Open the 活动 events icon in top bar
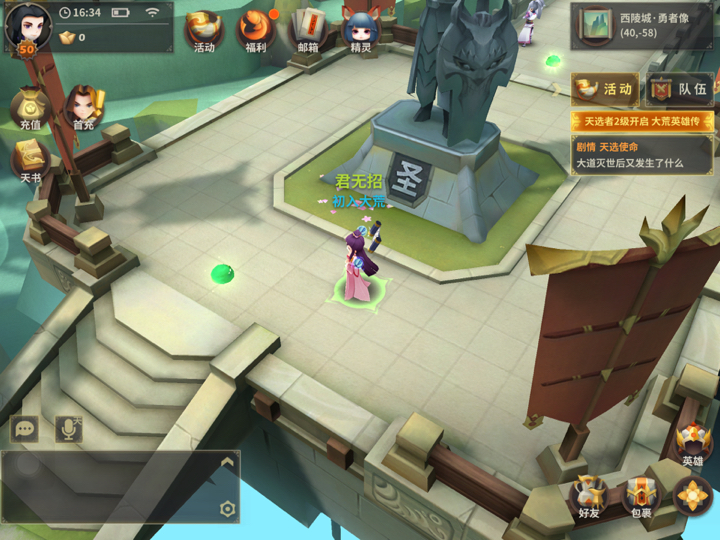 204,31
